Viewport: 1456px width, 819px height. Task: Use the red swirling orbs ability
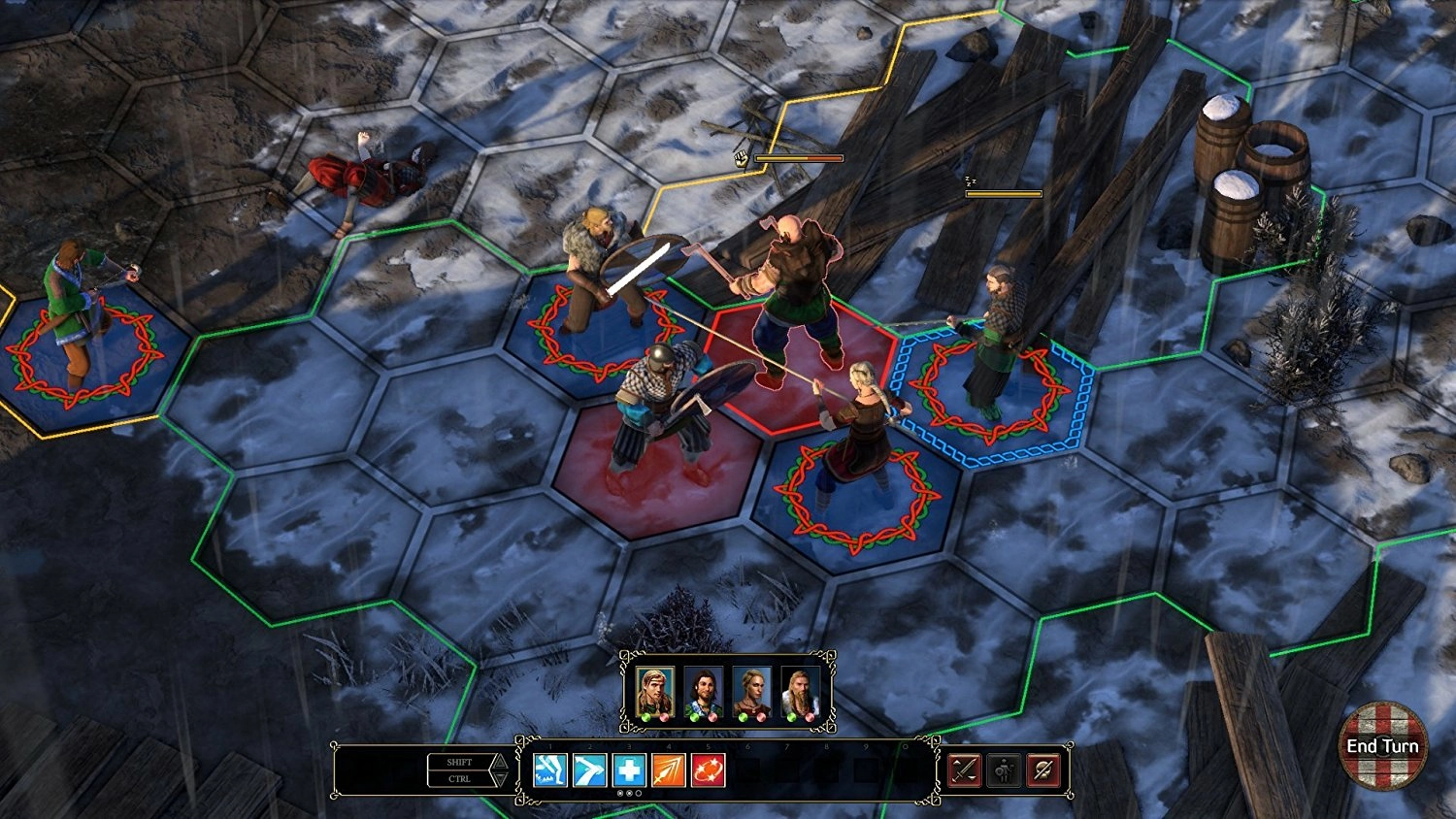pyautogui.click(x=708, y=770)
